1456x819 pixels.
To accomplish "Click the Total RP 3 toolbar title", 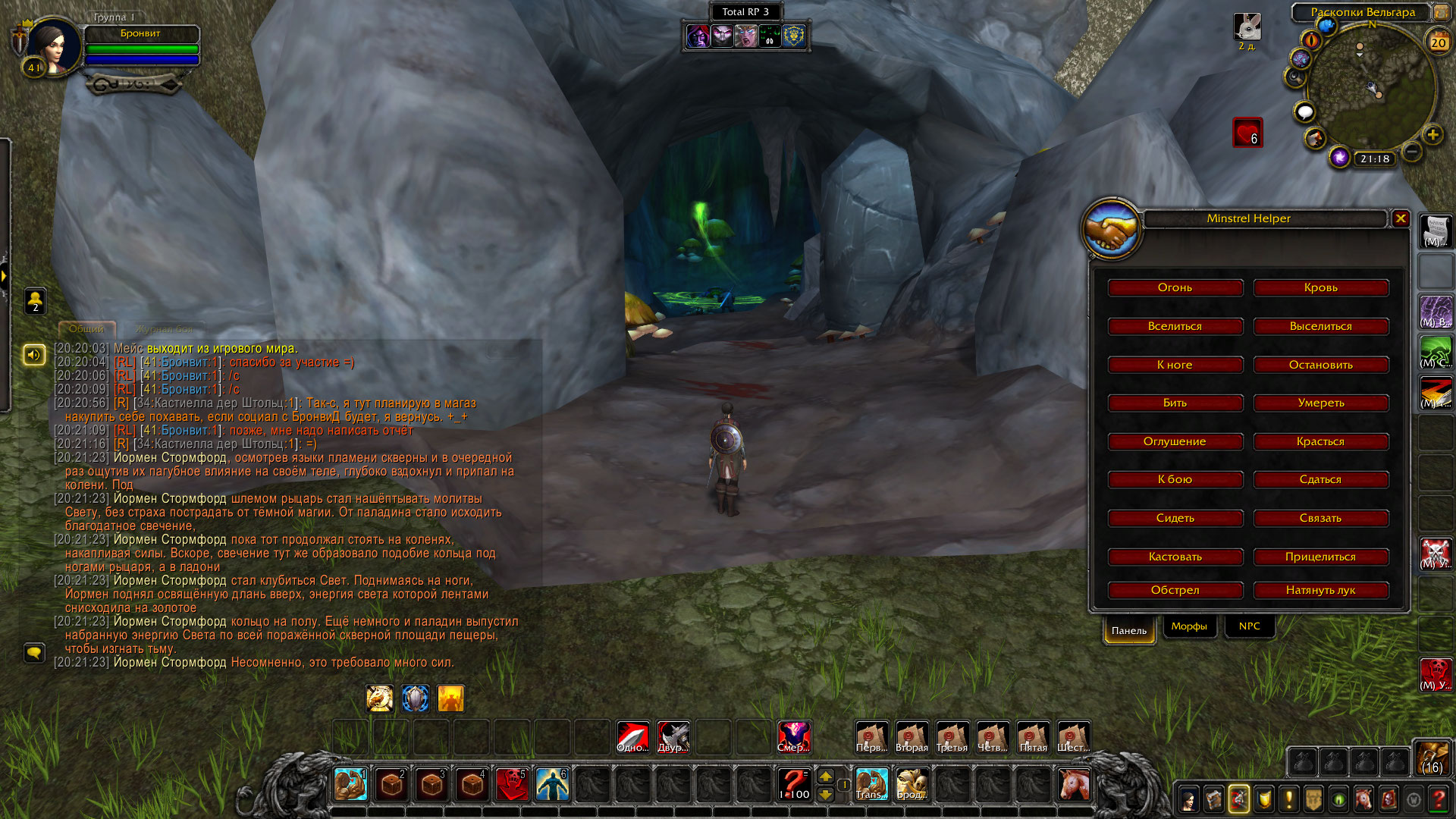I will pos(745,12).
